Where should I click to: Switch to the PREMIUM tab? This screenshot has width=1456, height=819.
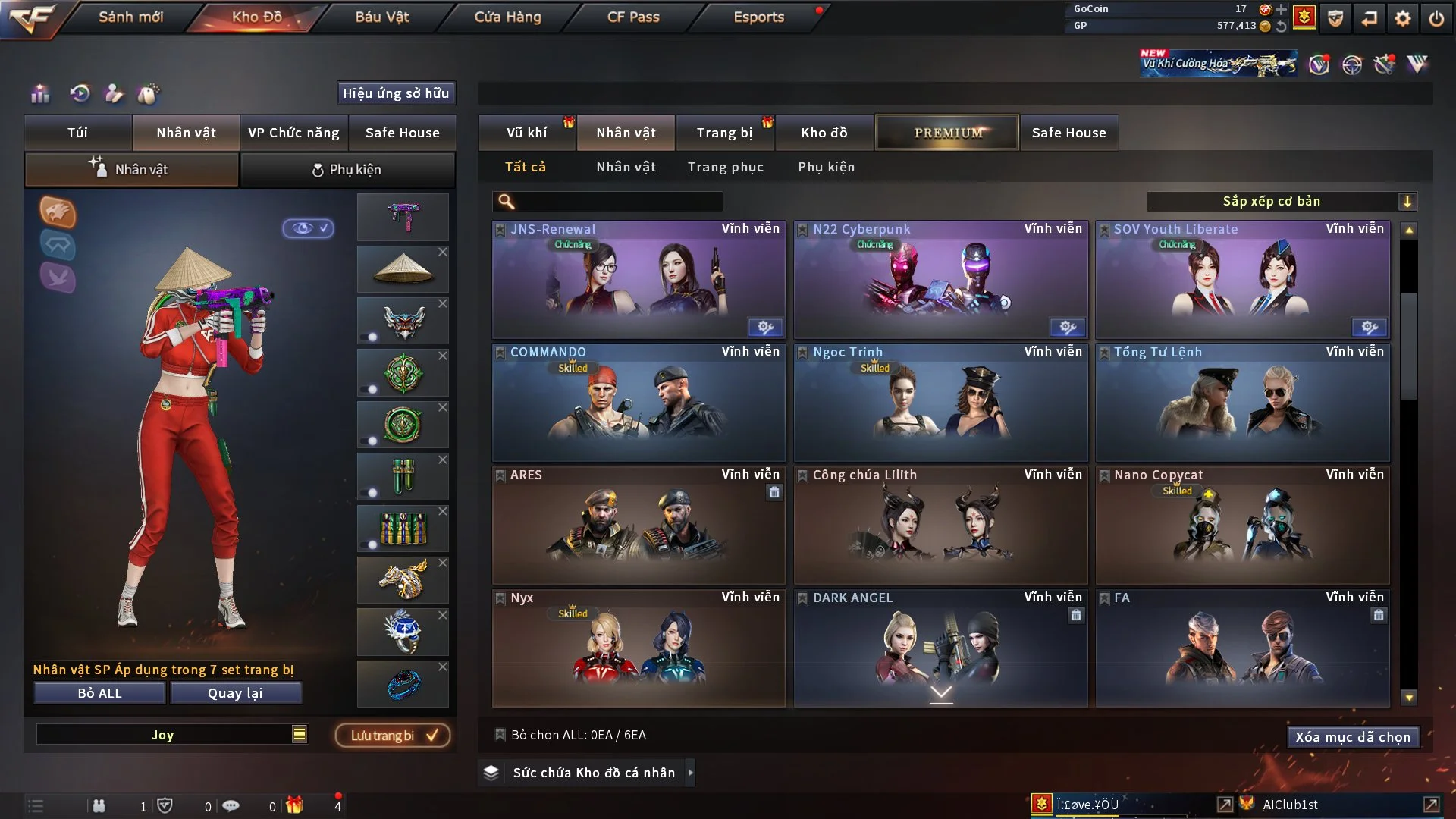tap(946, 132)
